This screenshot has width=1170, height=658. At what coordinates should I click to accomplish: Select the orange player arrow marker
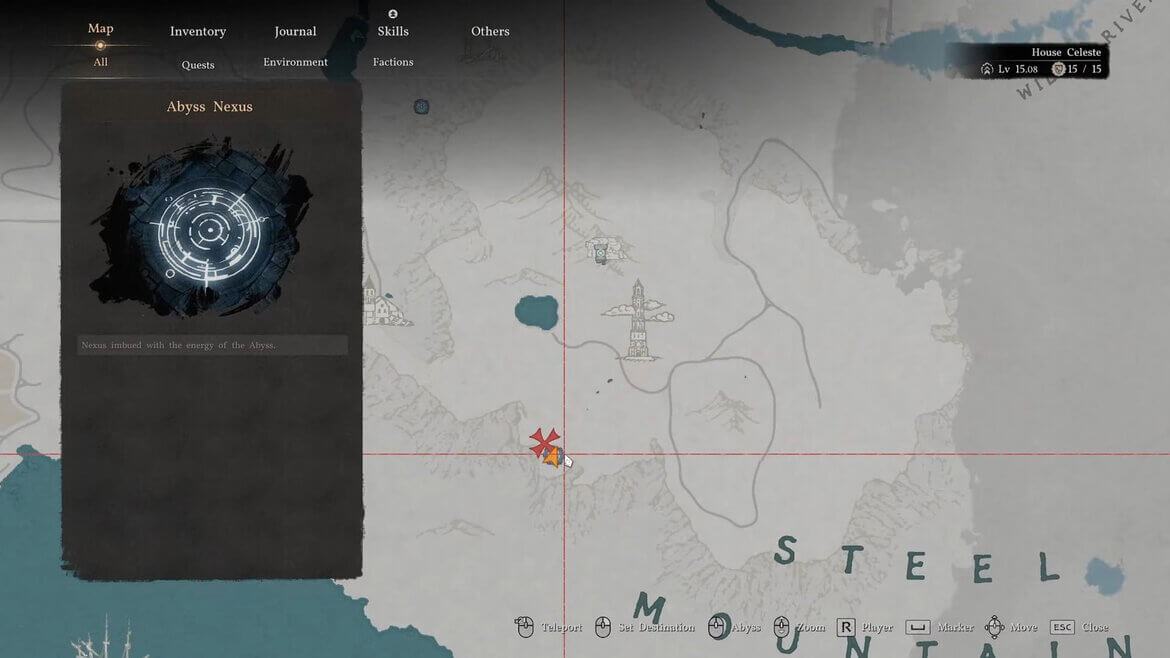click(x=551, y=457)
